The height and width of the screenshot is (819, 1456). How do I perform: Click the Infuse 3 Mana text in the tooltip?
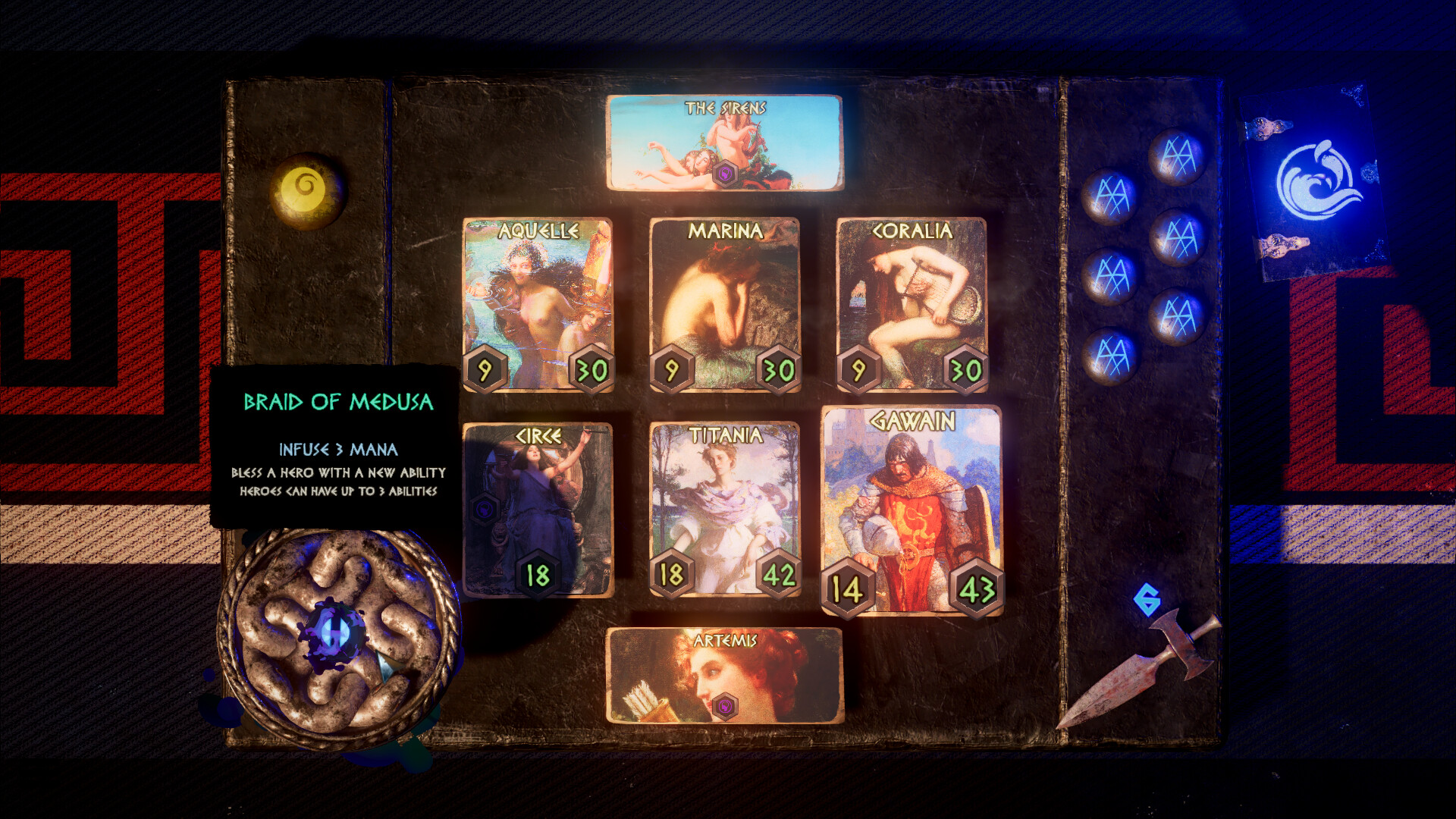337,449
